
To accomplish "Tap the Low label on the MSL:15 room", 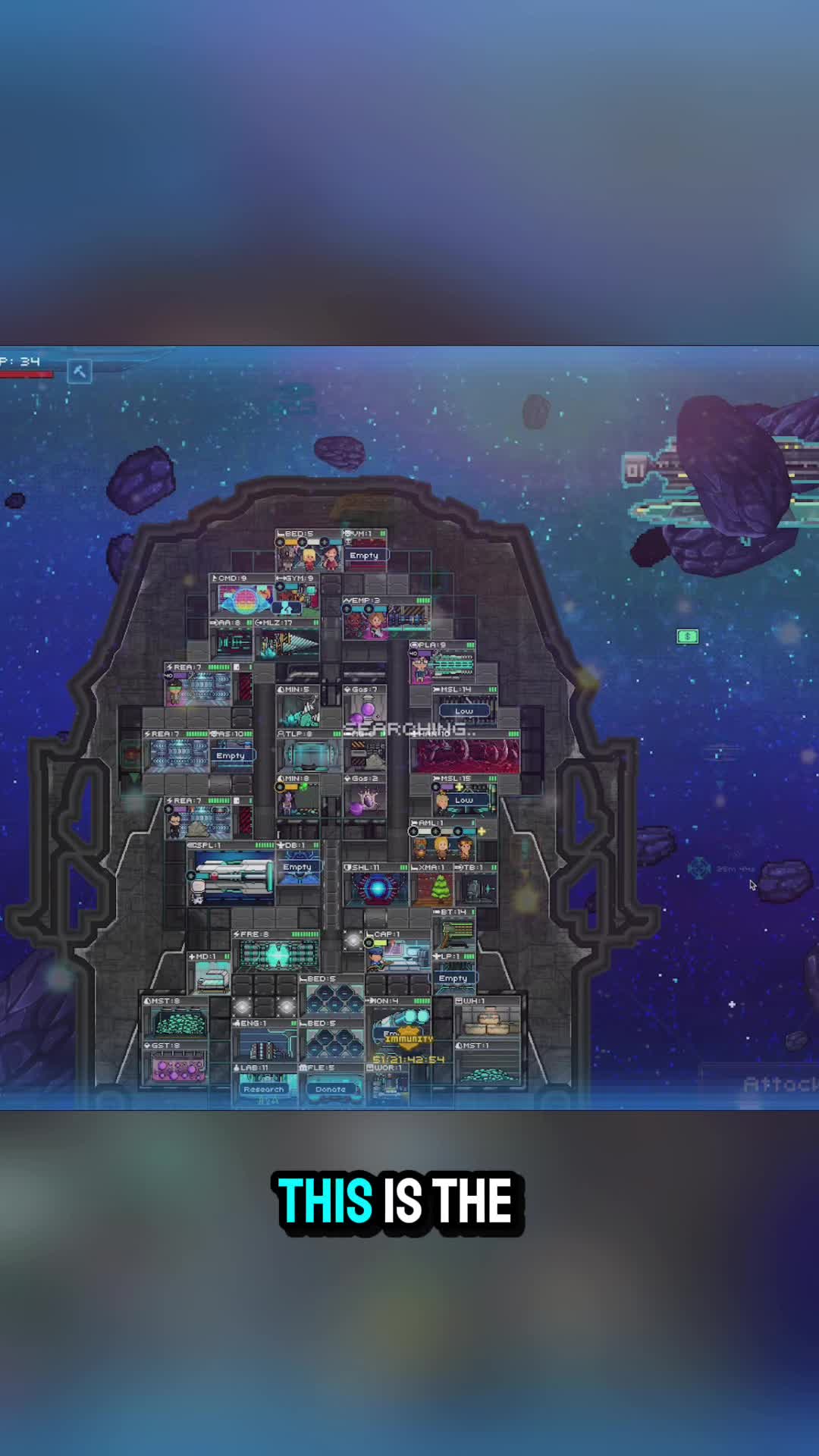I will 464,800.
